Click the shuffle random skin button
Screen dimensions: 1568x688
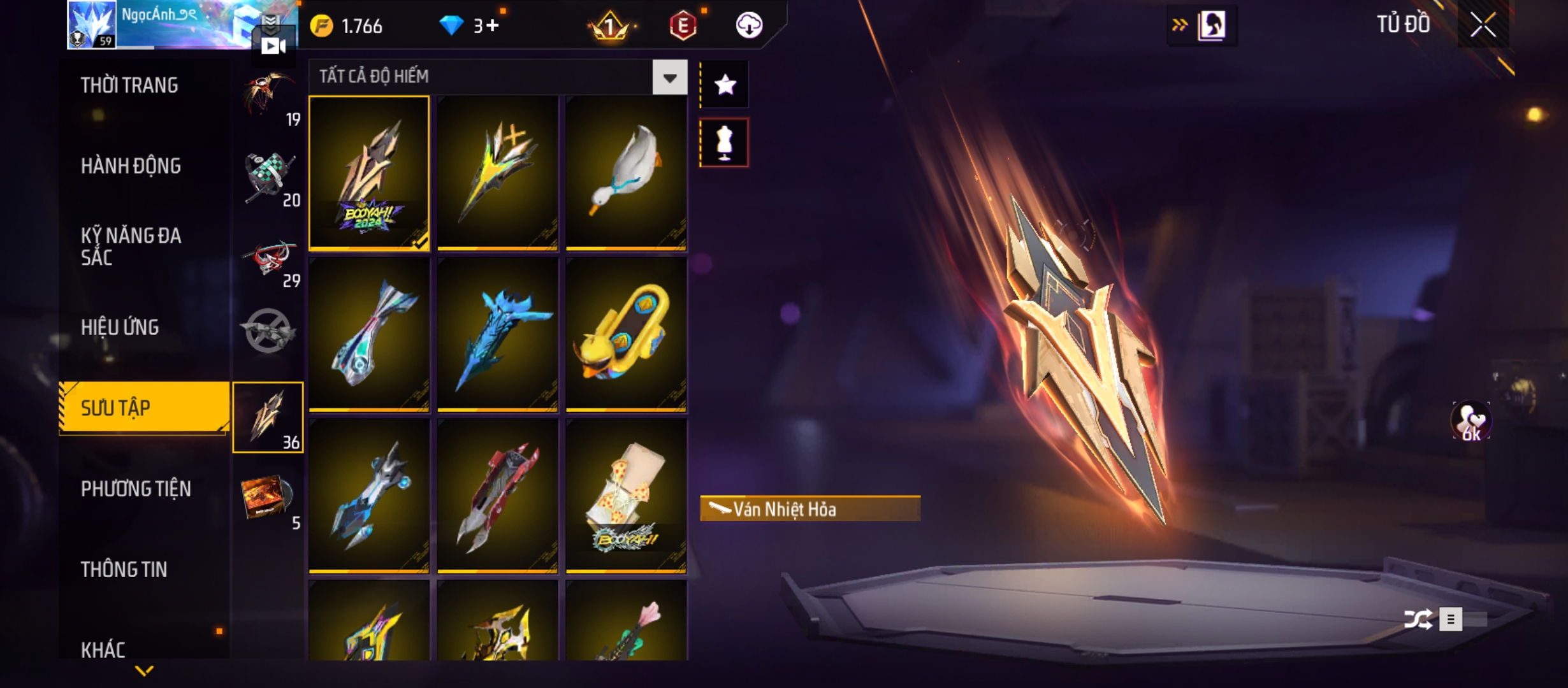(x=1418, y=619)
